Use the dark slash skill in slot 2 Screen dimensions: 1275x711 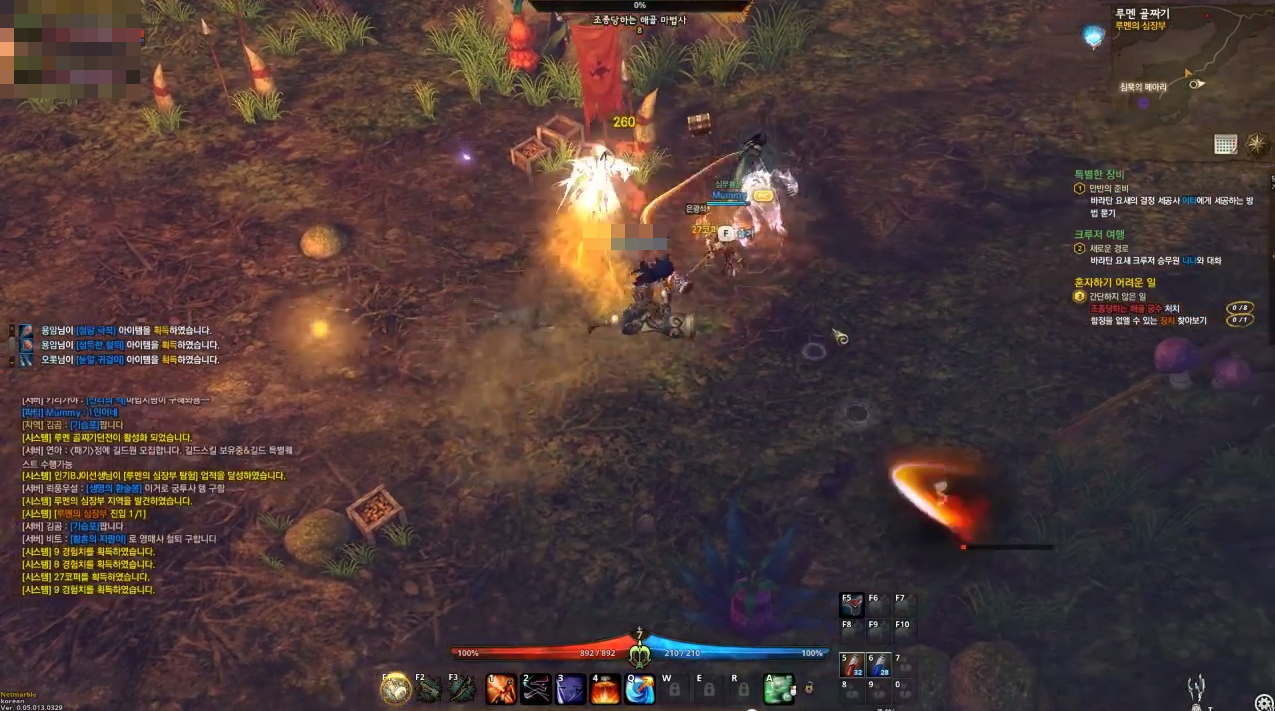535,689
